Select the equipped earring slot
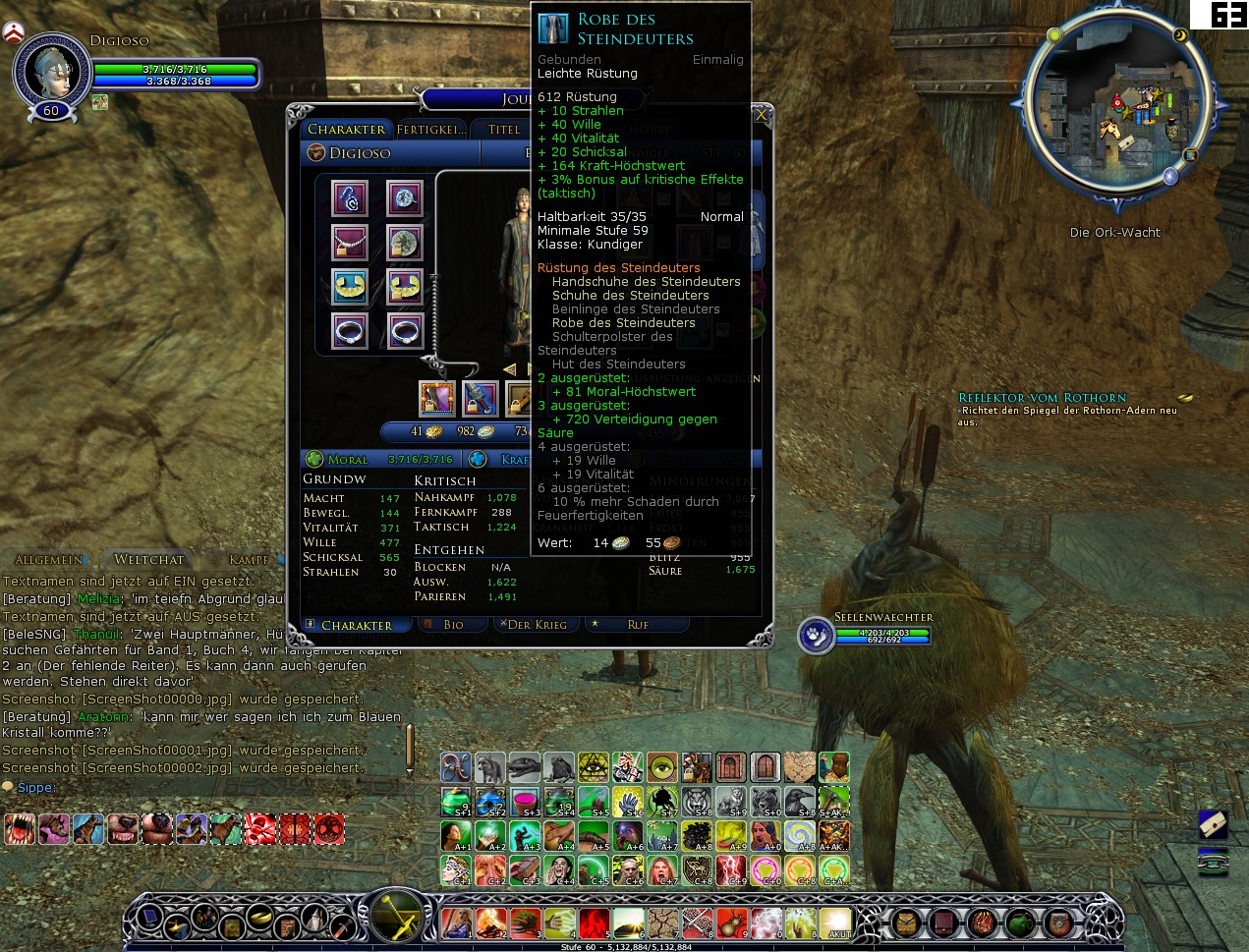Image resolution: width=1249 pixels, height=952 pixels. coord(349,197)
